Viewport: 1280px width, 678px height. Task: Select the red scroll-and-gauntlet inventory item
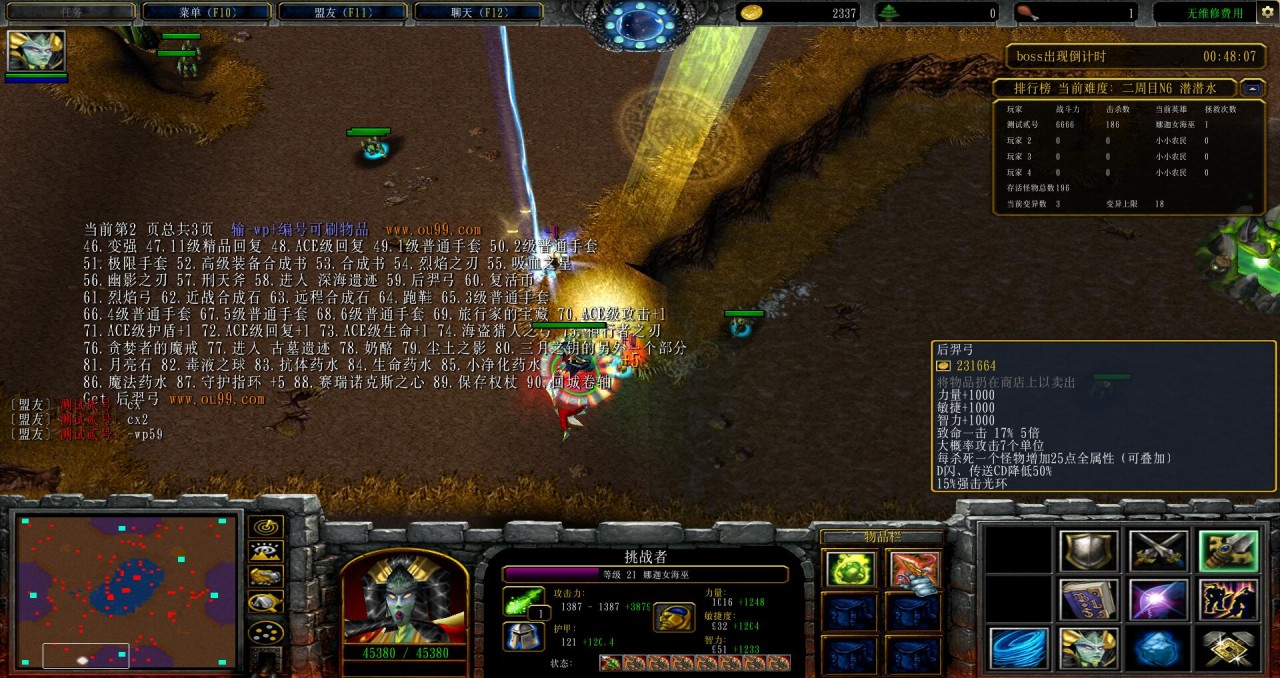click(x=912, y=570)
